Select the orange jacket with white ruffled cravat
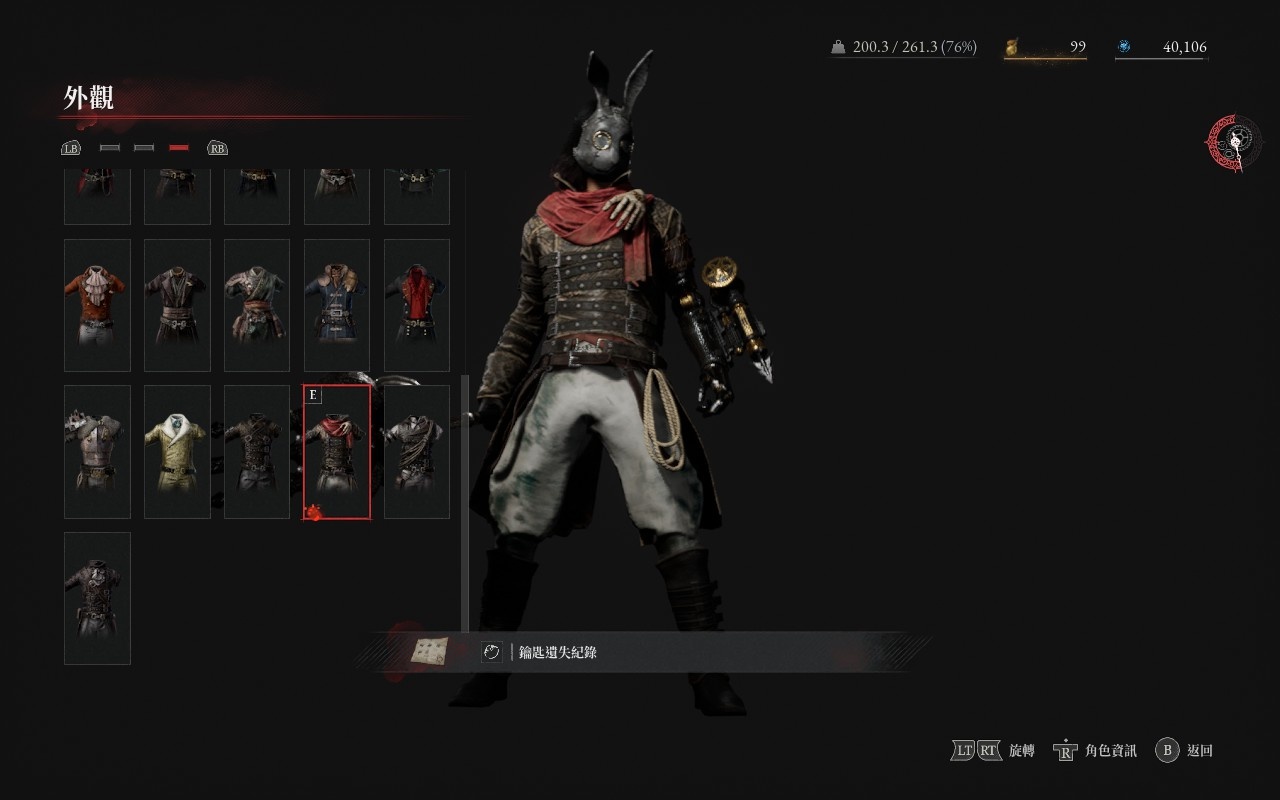The image size is (1280, 800). click(97, 305)
